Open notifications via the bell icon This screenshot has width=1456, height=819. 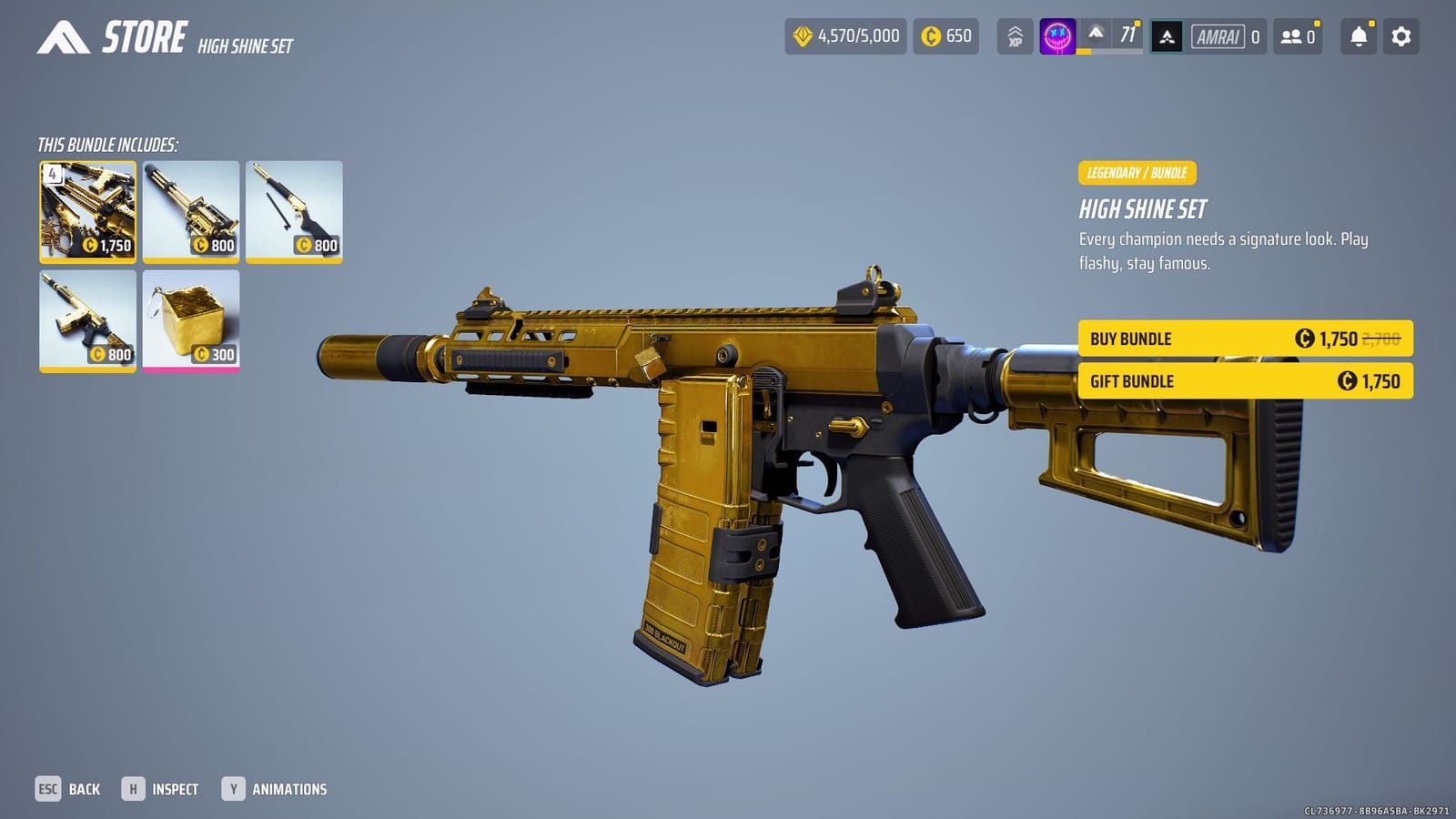coord(1357,36)
